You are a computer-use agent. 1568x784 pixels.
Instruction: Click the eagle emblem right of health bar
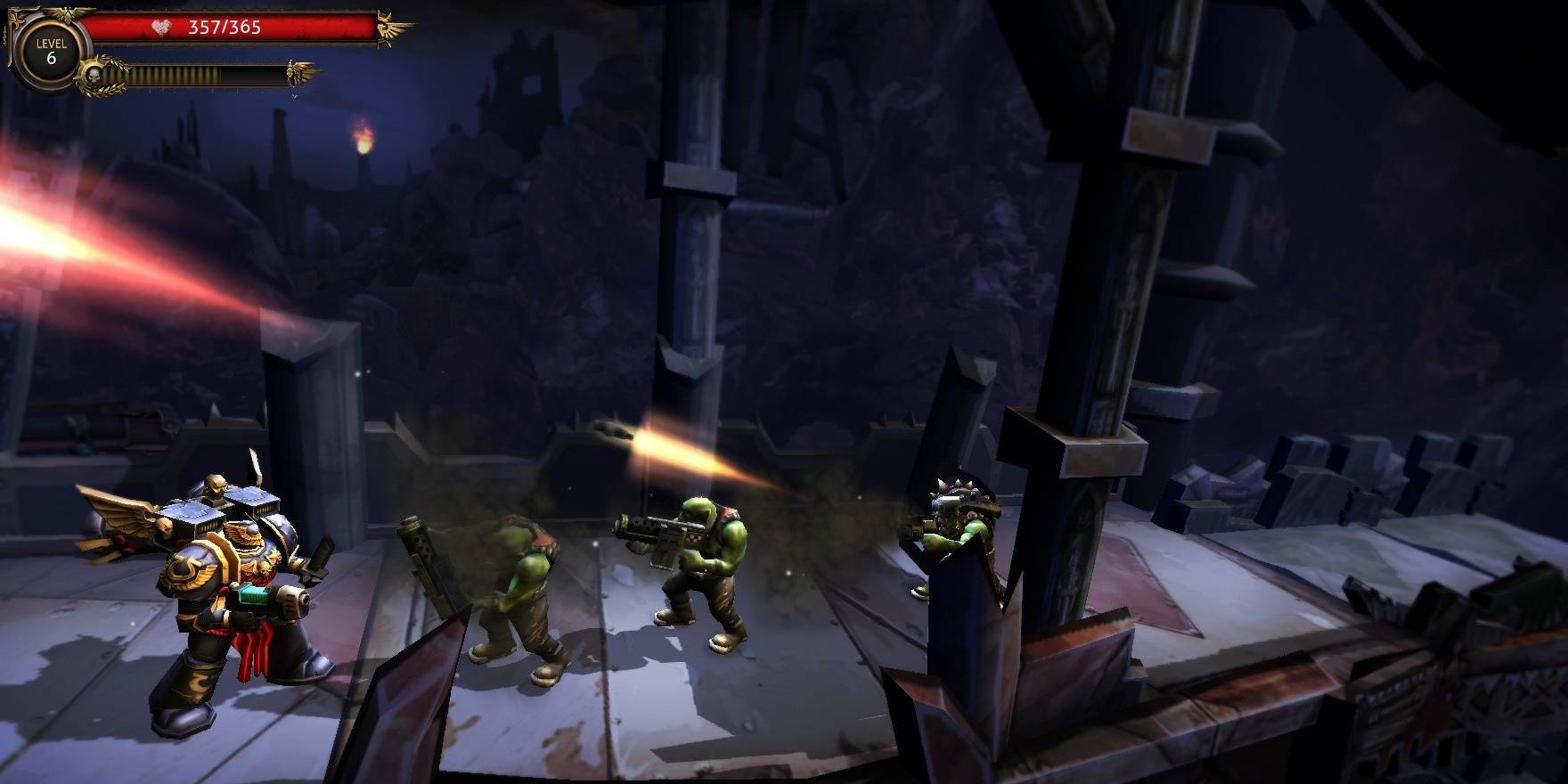coord(385,25)
